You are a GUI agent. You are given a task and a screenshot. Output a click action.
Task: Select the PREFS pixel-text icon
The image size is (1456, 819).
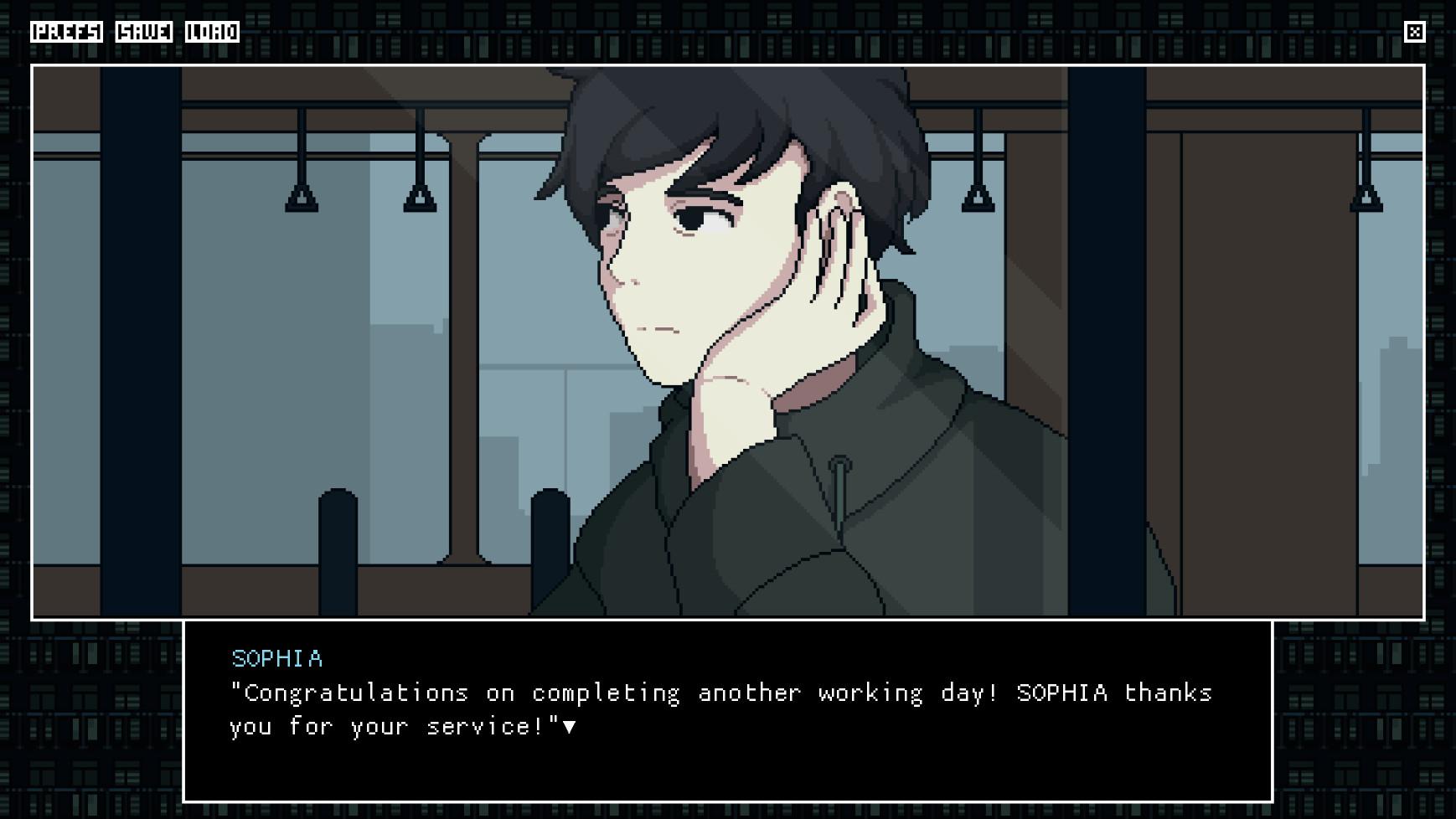click(65, 33)
